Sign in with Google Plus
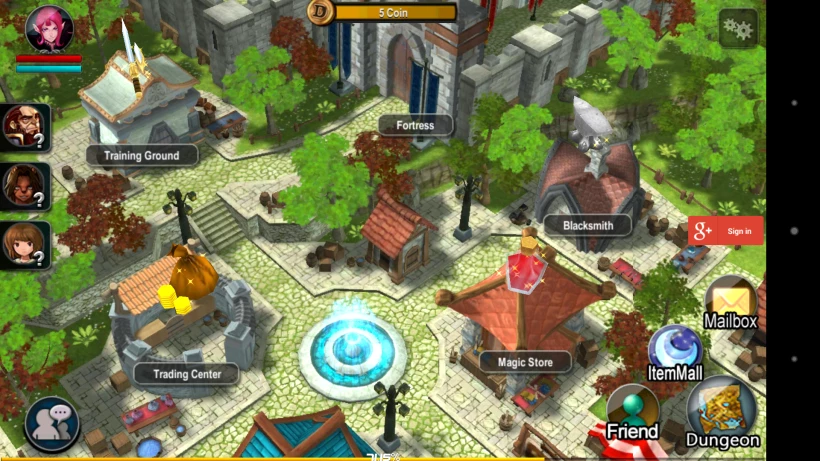Screen dimensions: 820x461 pos(725,231)
